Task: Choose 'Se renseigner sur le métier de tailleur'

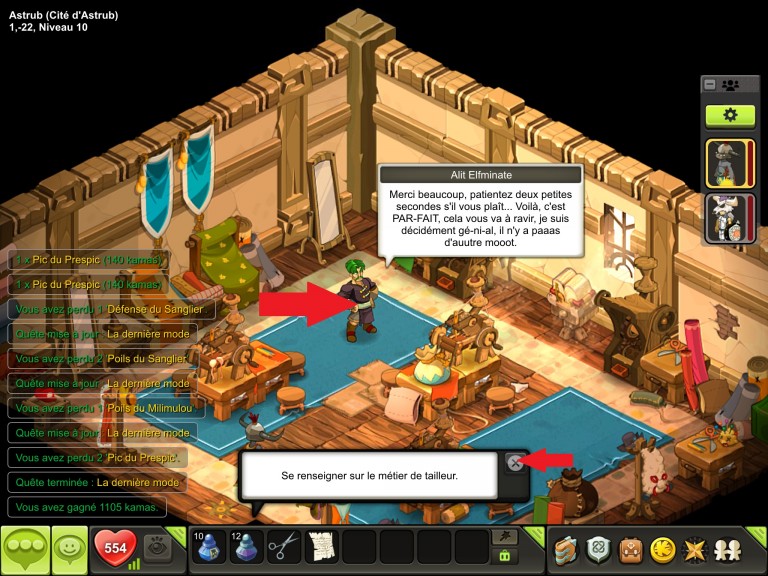Action: pos(369,476)
